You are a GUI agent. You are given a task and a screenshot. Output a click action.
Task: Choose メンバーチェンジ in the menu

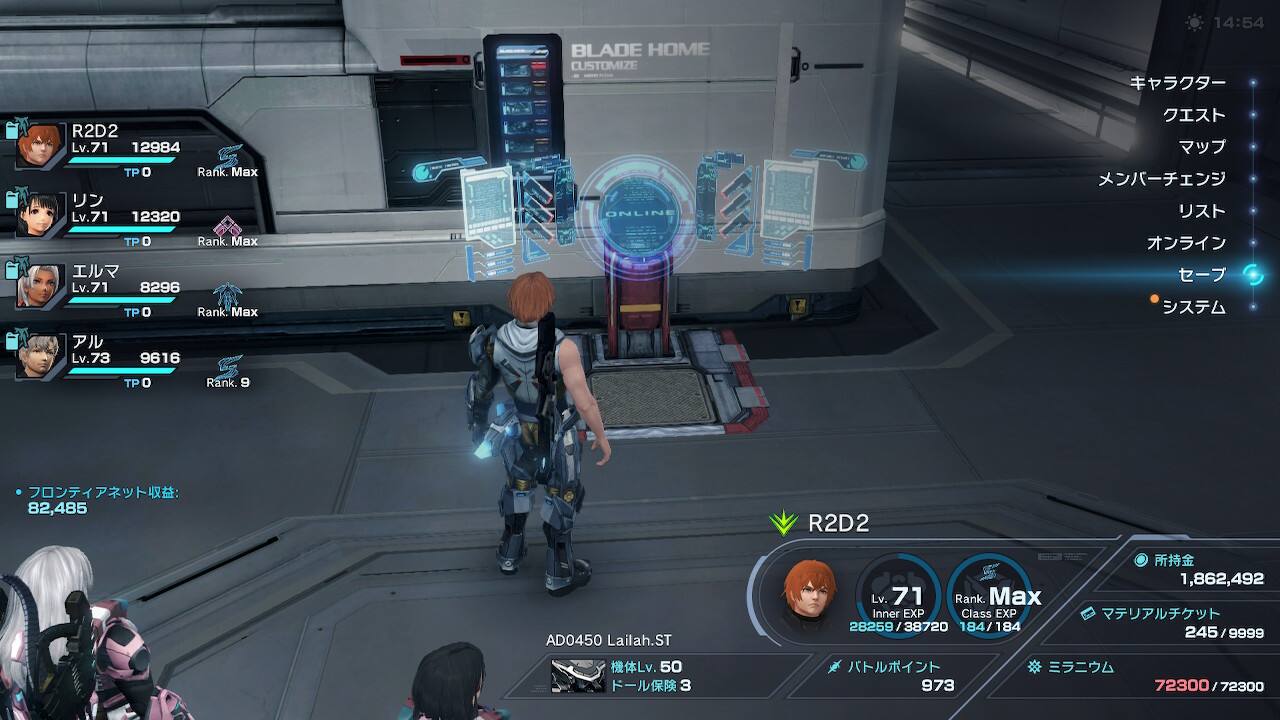[1161, 179]
